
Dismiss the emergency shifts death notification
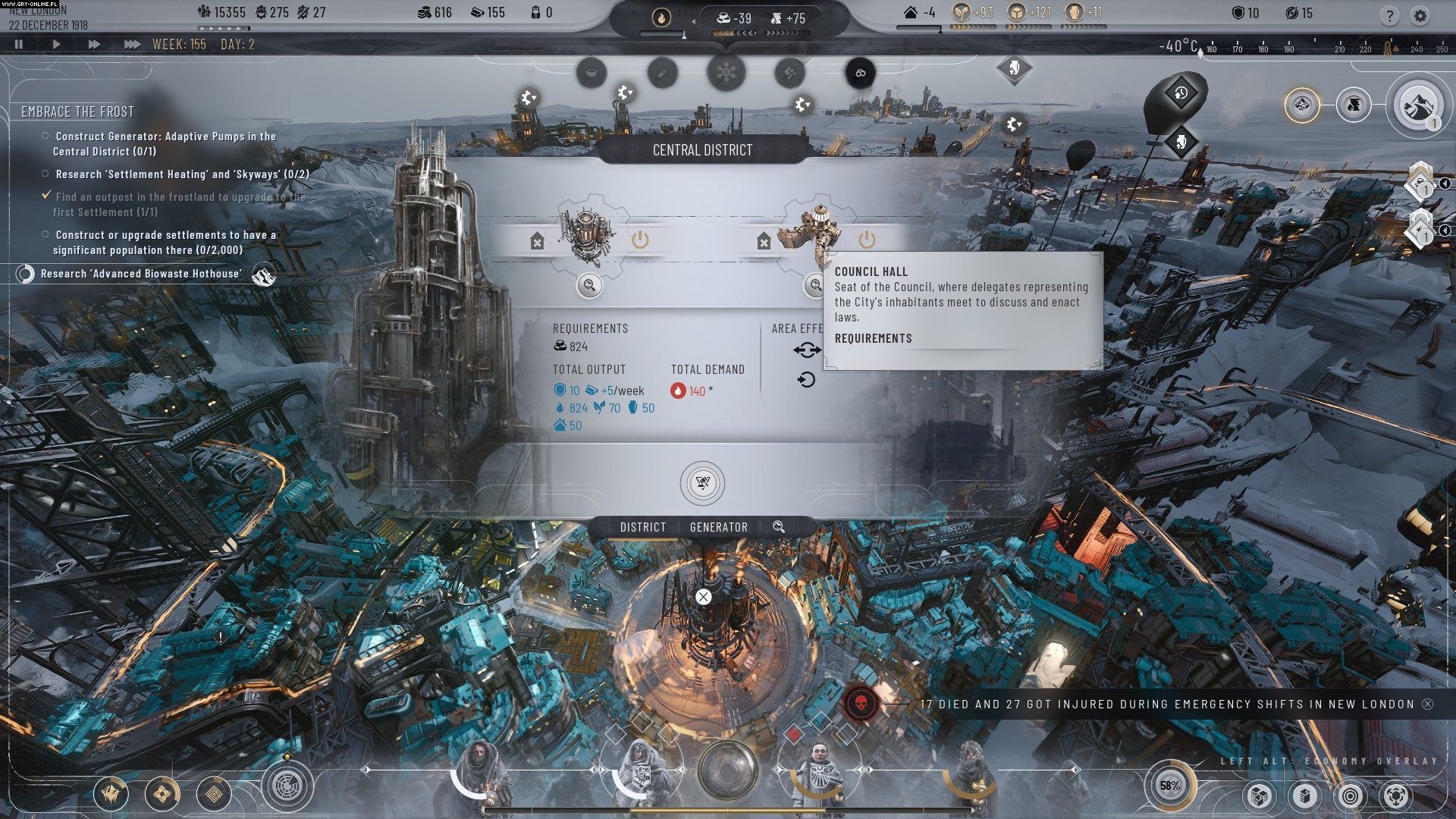click(x=1428, y=704)
